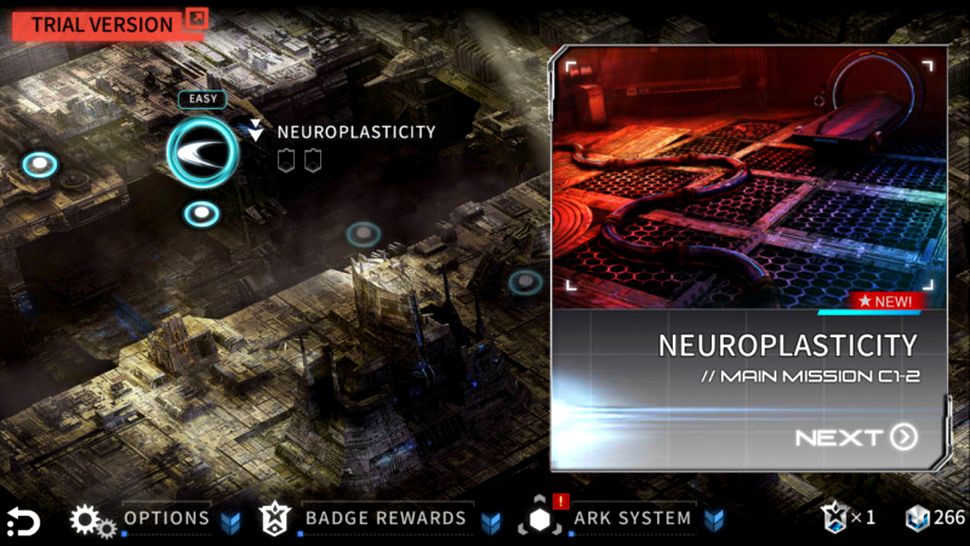Image resolution: width=970 pixels, height=546 pixels.
Task: Select the Neuroplasticity mission node
Action: (203, 152)
